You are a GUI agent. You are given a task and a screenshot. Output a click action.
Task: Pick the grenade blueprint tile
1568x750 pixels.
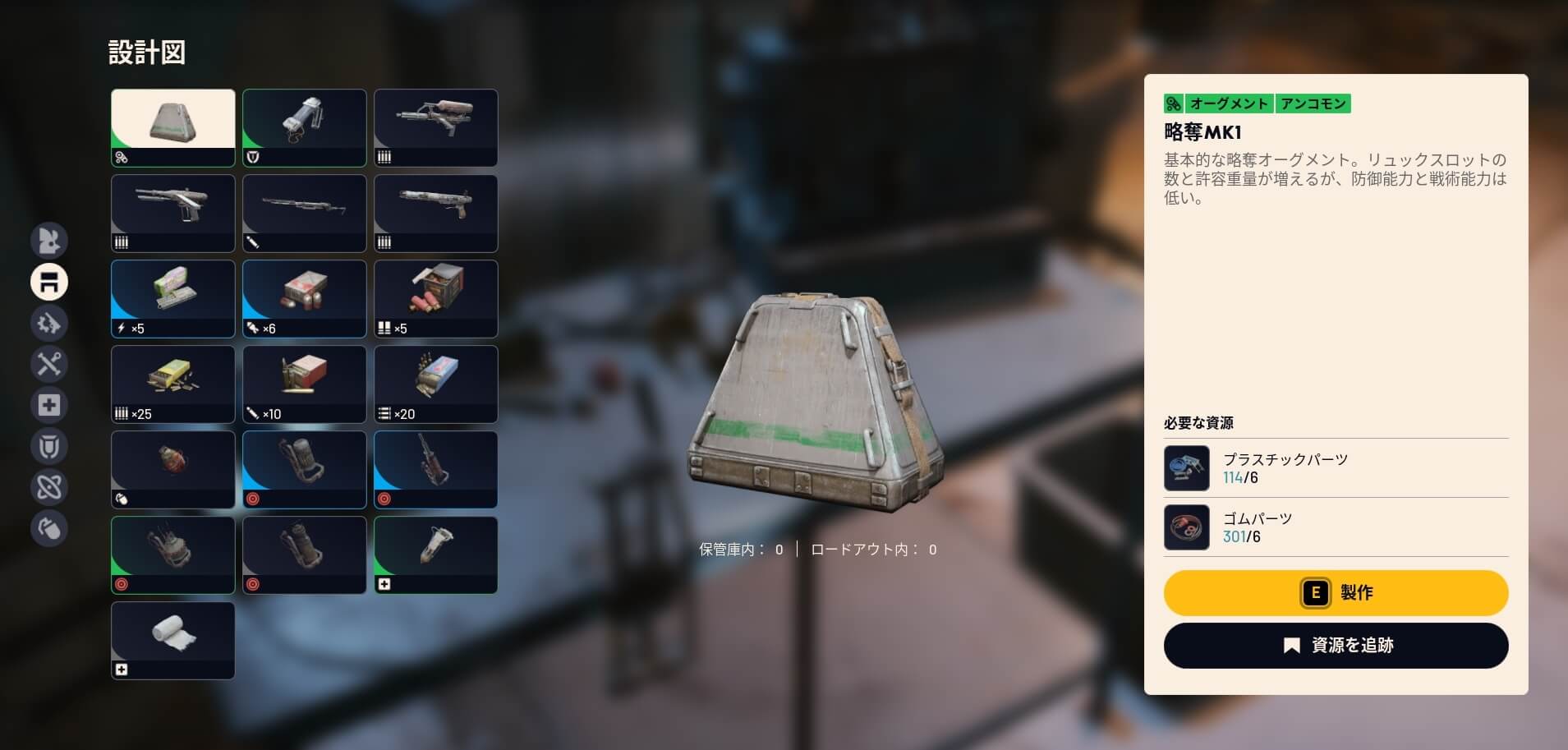point(173,469)
